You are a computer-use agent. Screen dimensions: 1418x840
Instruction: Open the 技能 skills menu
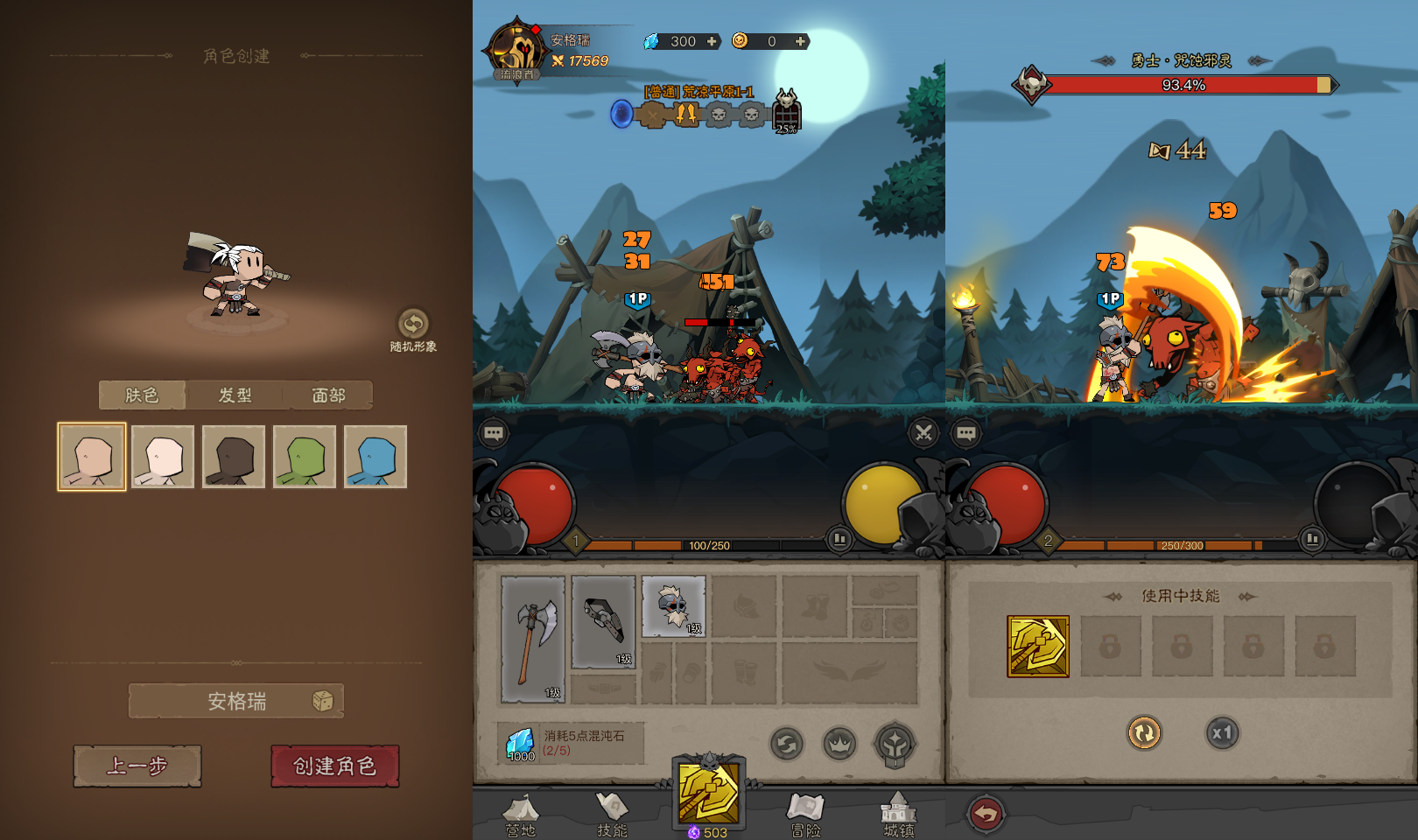point(612,815)
